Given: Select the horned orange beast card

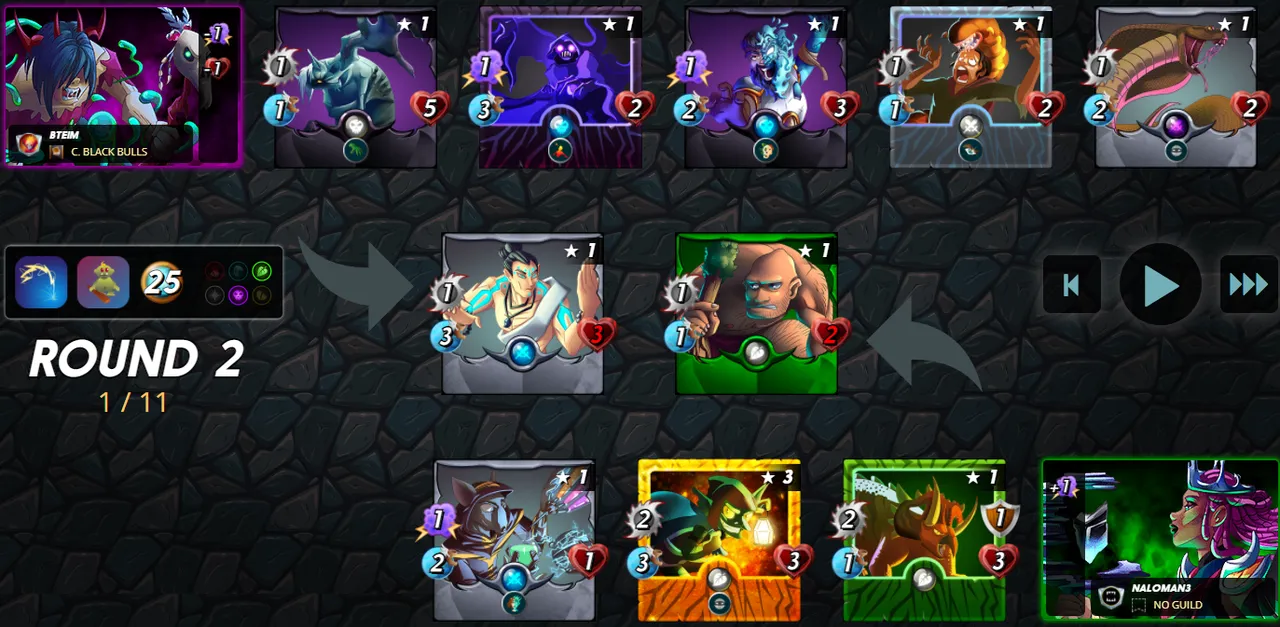Looking at the screenshot, I should (x=924, y=540).
